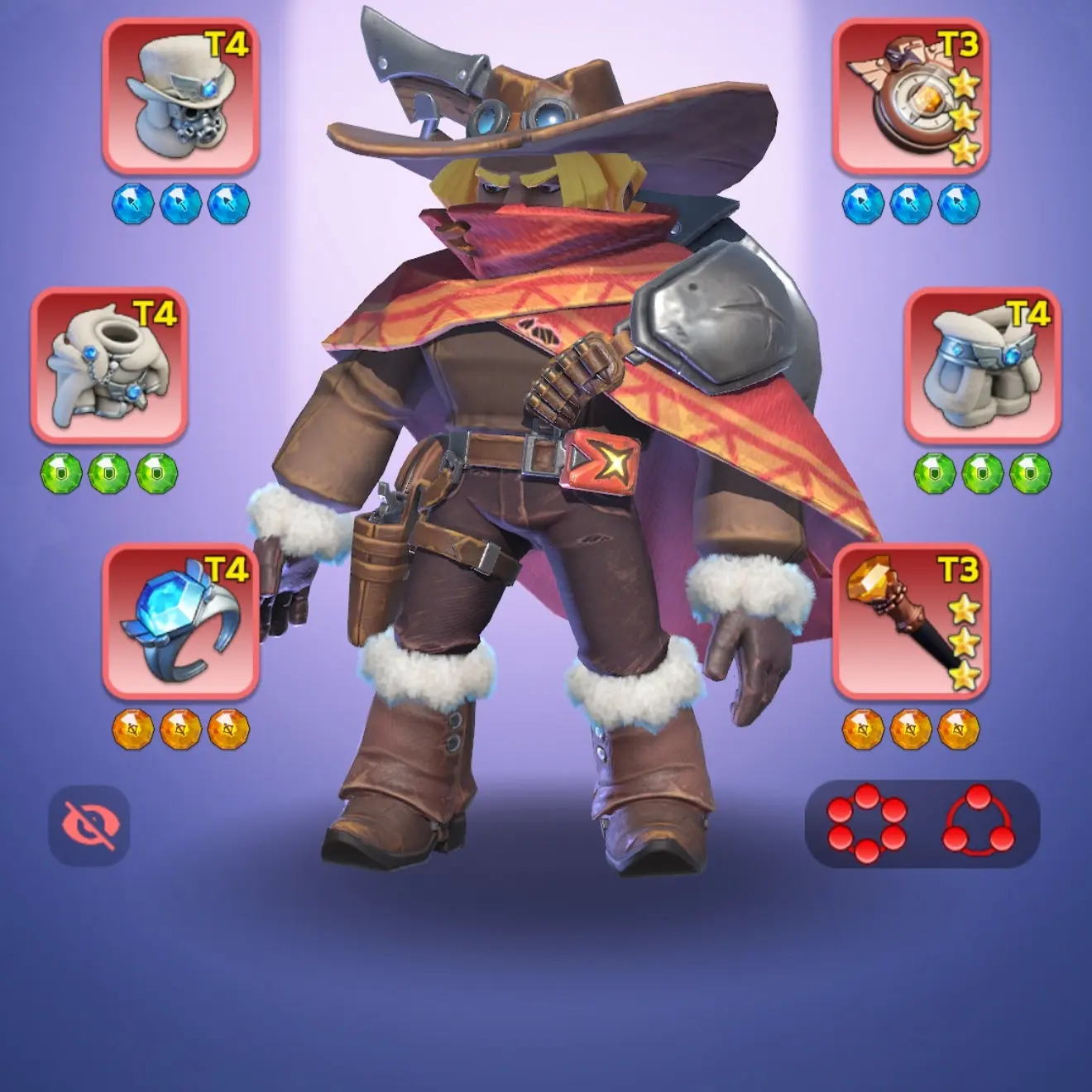Select the T4 white hat equipment slot
Image resolution: width=1092 pixels, height=1092 pixels.
180,96
